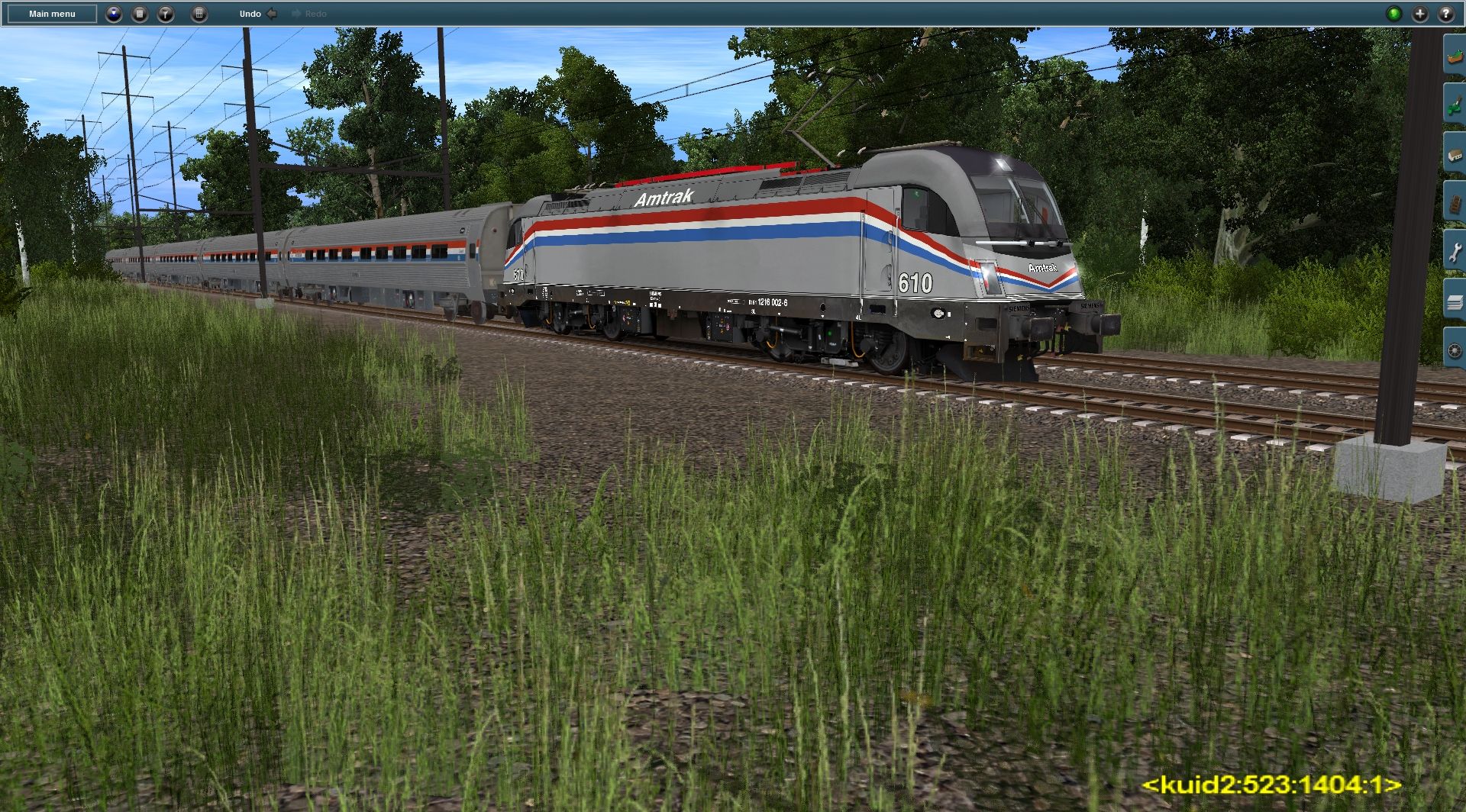Image resolution: width=1466 pixels, height=812 pixels.
Task: Click the funnel filter icon button
Action: click(x=166, y=14)
